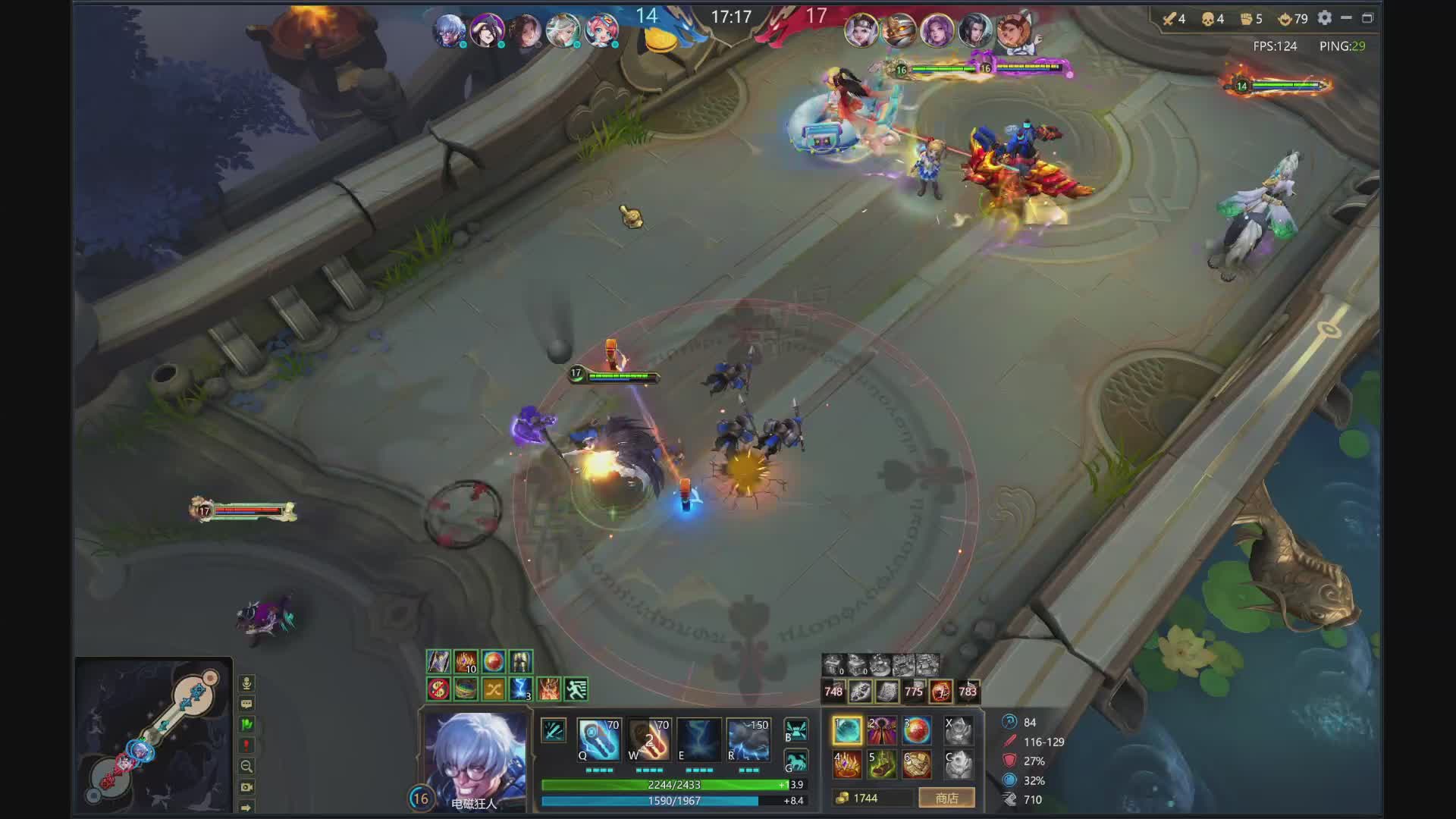1456x819 pixels.
Task: Use the R storm ultimate ability
Action: point(748,740)
